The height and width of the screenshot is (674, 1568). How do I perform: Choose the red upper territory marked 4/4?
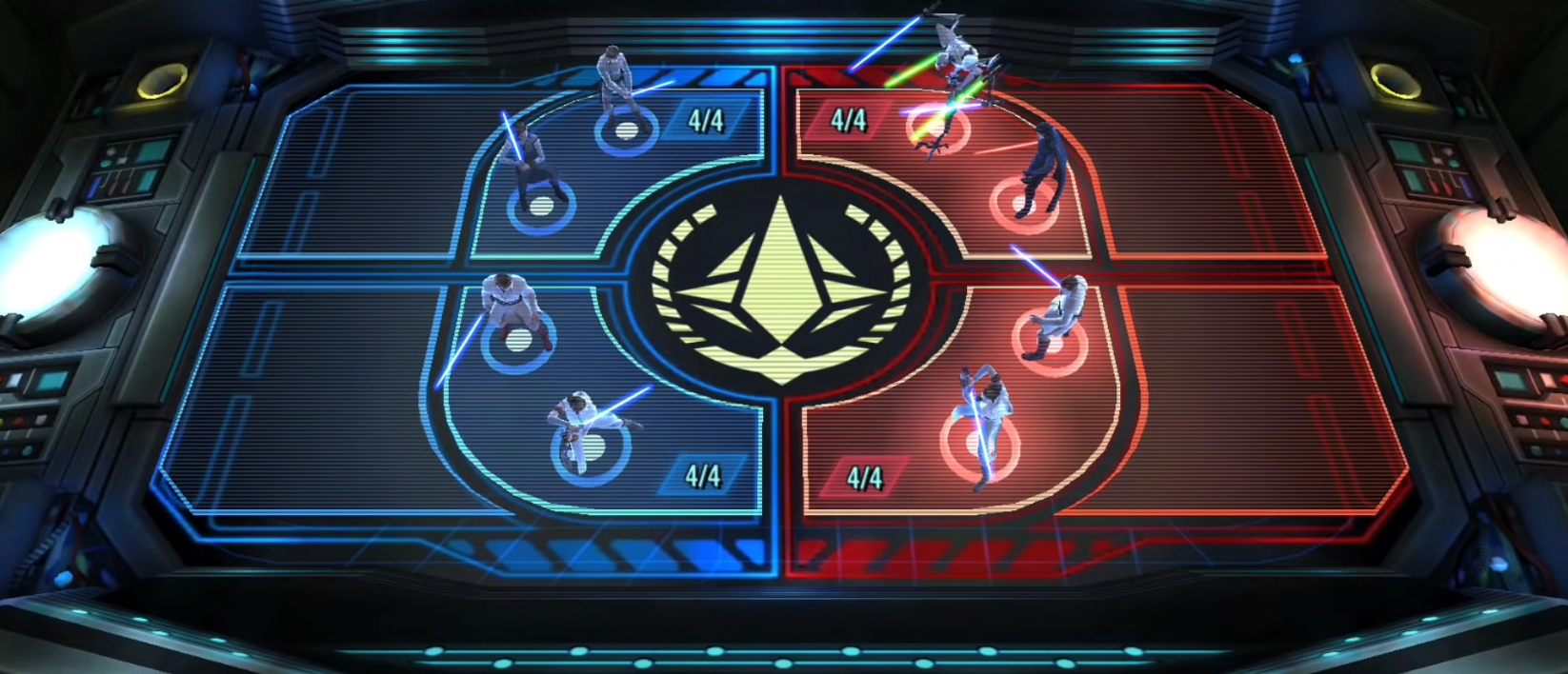pos(848,121)
